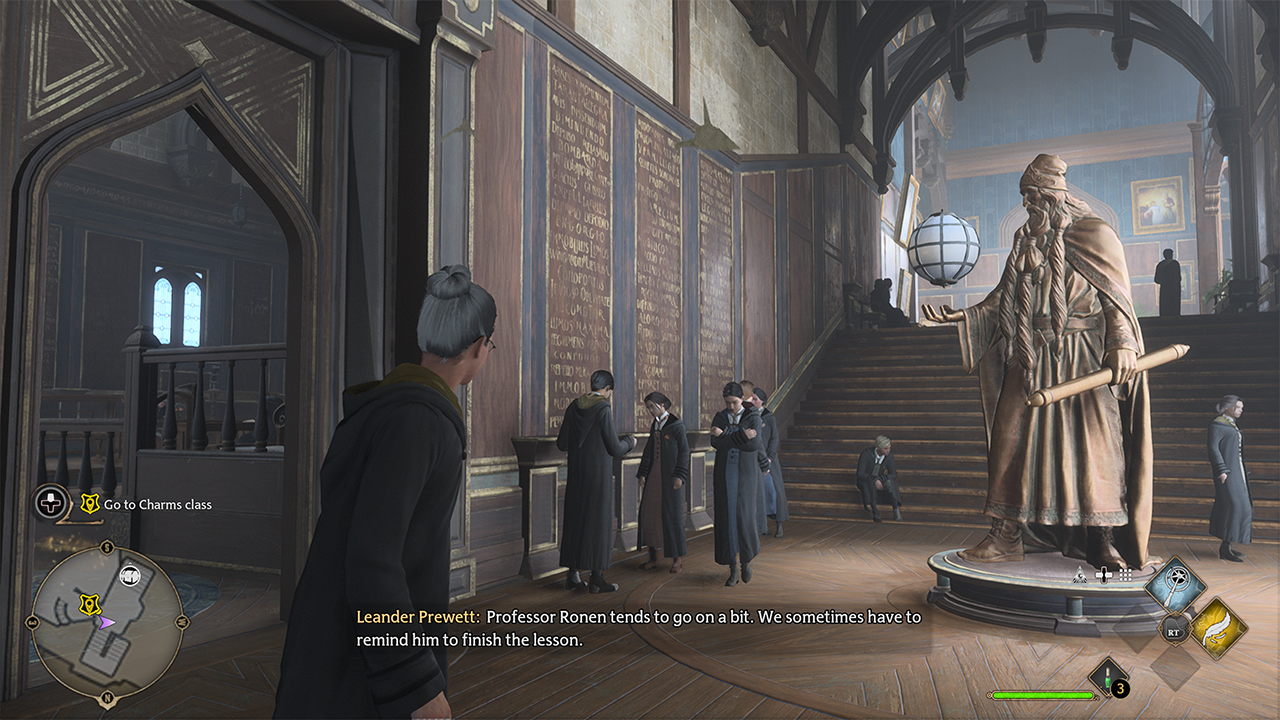Open the spell set grid icon
The width and height of the screenshot is (1280, 720).
tap(1125, 574)
